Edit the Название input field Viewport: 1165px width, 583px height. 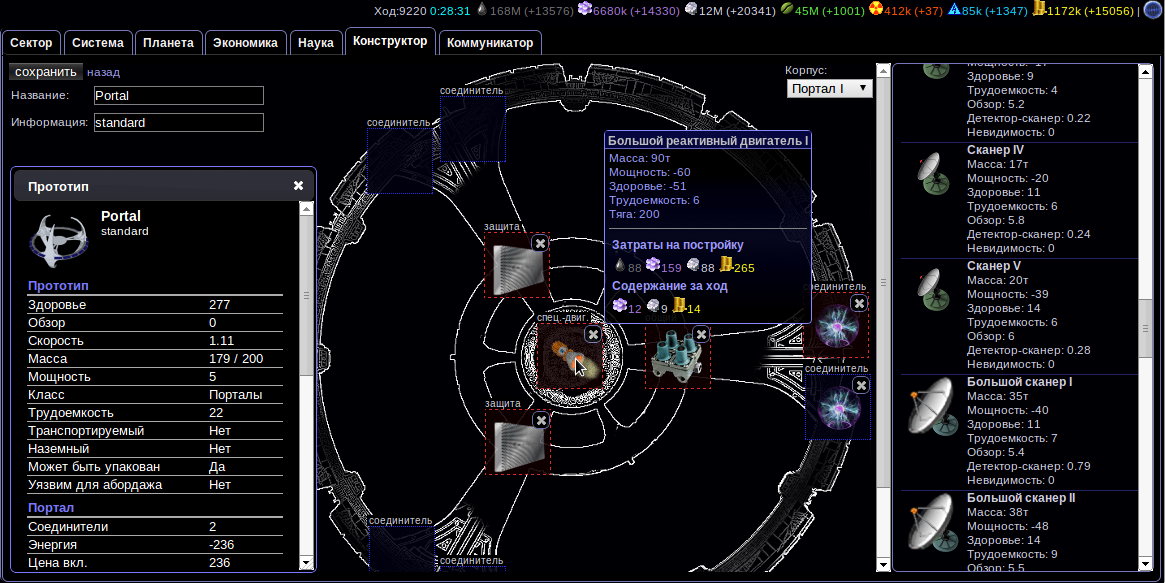pyautogui.click(x=178, y=96)
